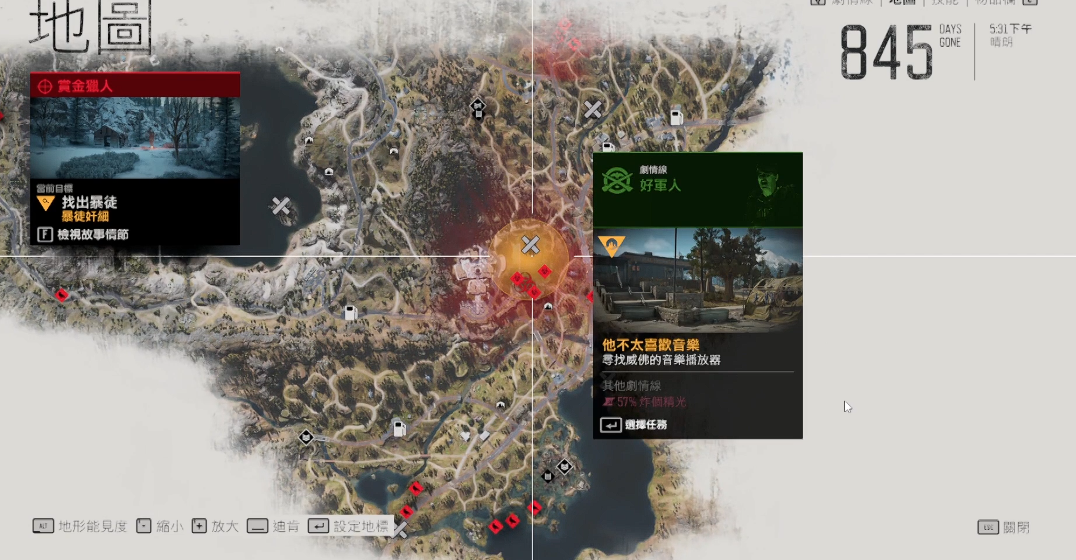The width and height of the screenshot is (1076, 560).
Task: Click the 他不太喜歡音樂 mission thumbnail
Action: pyautogui.click(x=697, y=280)
